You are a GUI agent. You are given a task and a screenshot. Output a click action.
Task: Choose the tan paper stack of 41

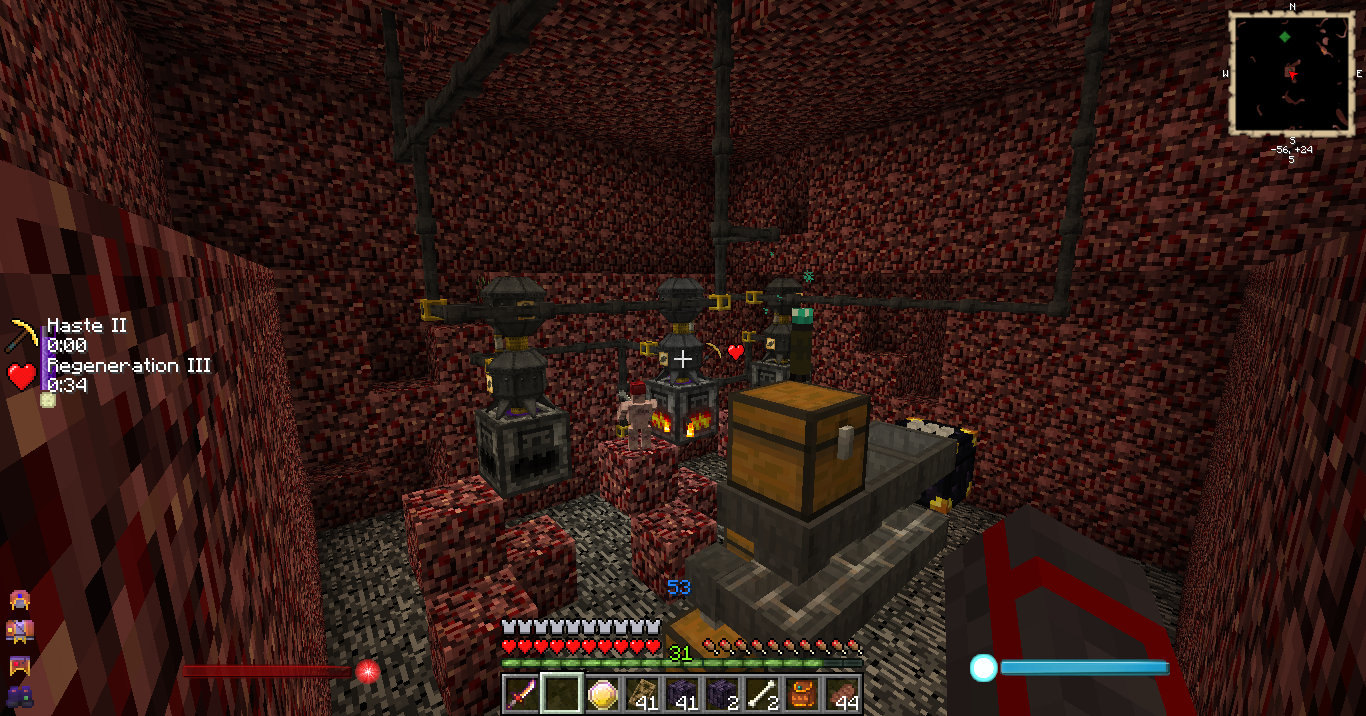pyautogui.click(x=642, y=693)
